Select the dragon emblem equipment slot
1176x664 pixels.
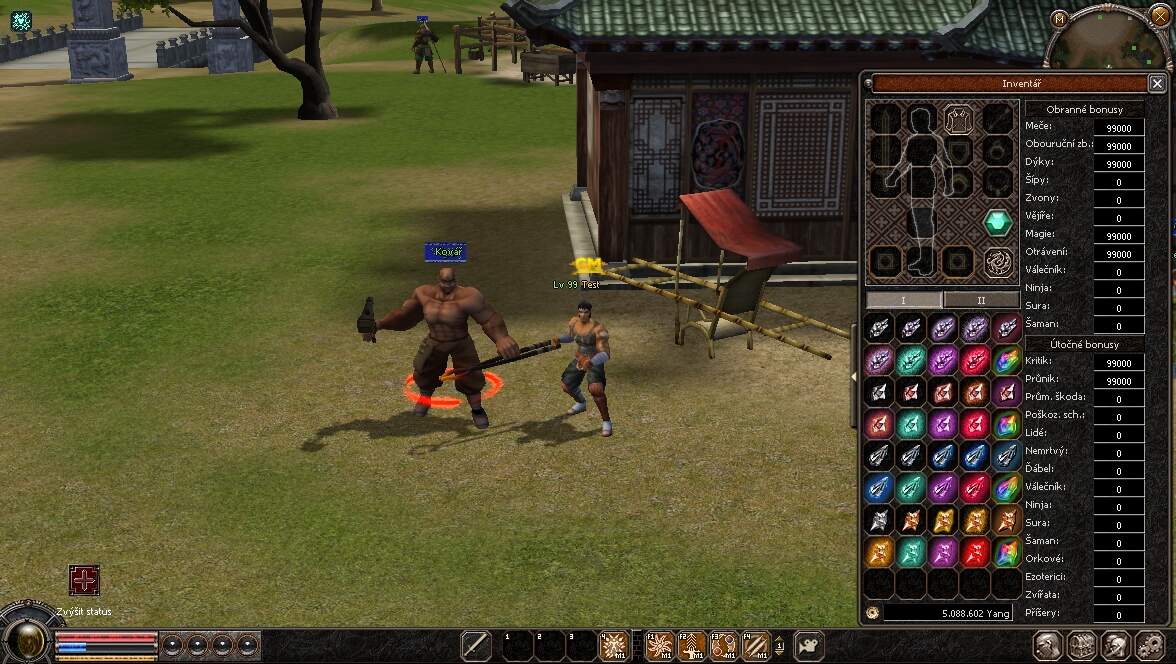click(997, 262)
